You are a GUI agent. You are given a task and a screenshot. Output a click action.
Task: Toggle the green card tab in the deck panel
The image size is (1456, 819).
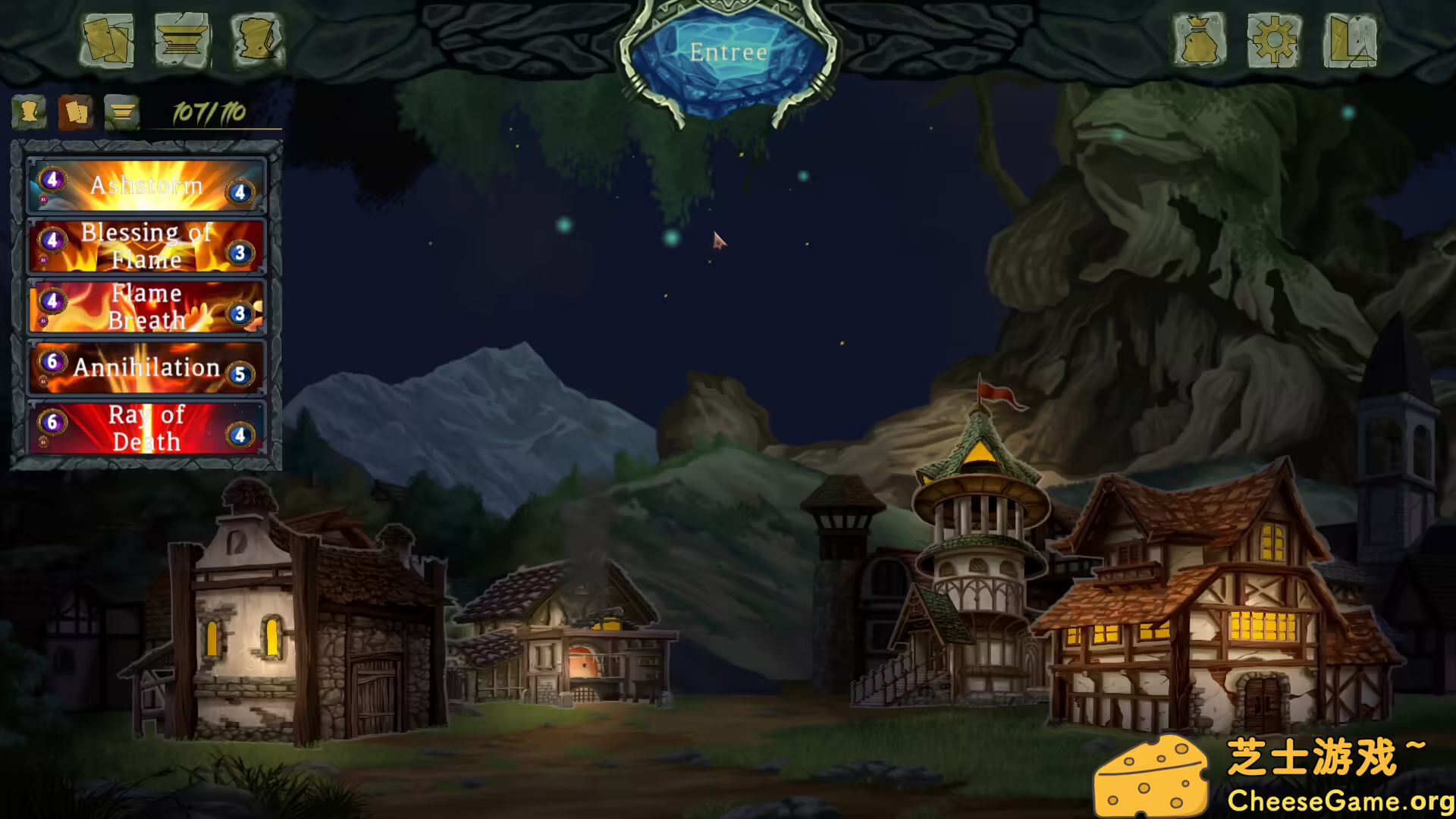tap(29, 112)
